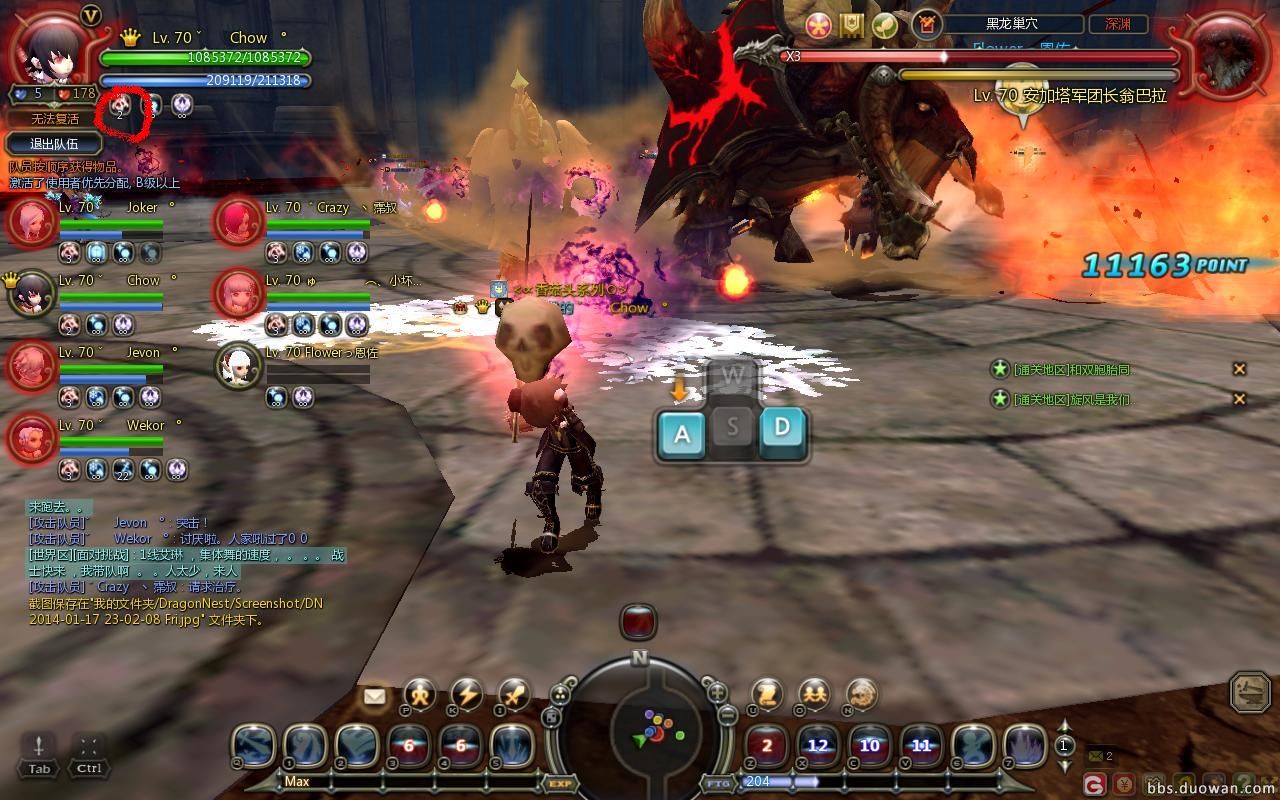The image size is (1280, 800).
Task: Select party member Wekor's portrait
Action: click(31, 438)
